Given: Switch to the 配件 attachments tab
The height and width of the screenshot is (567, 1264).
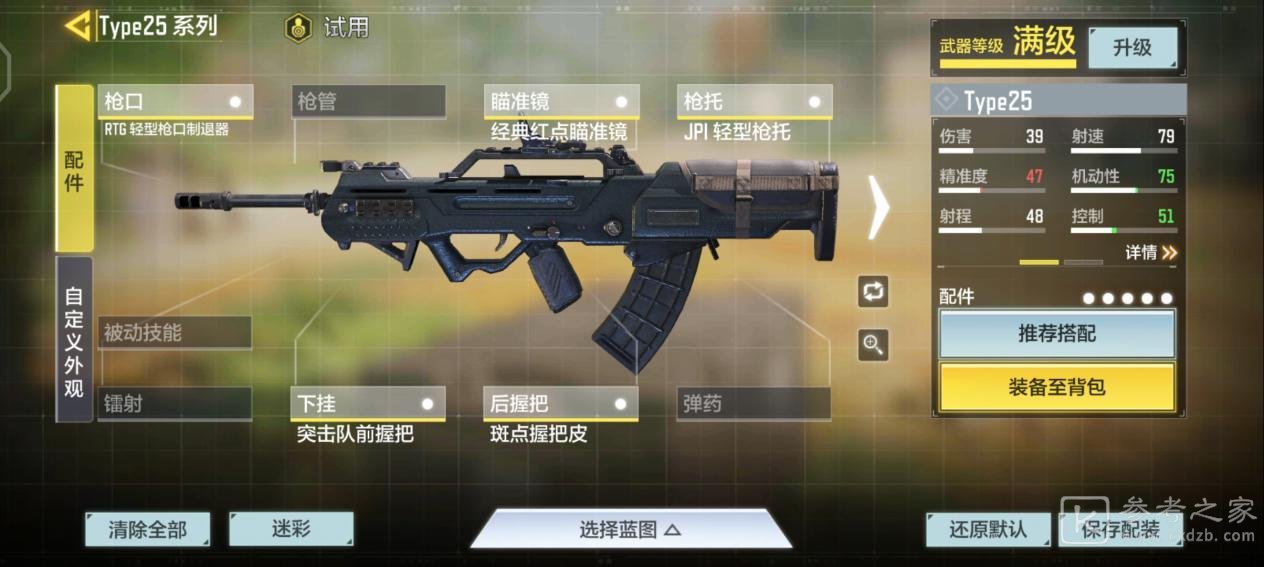Looking at the screenshot, I should click(74, 168).
